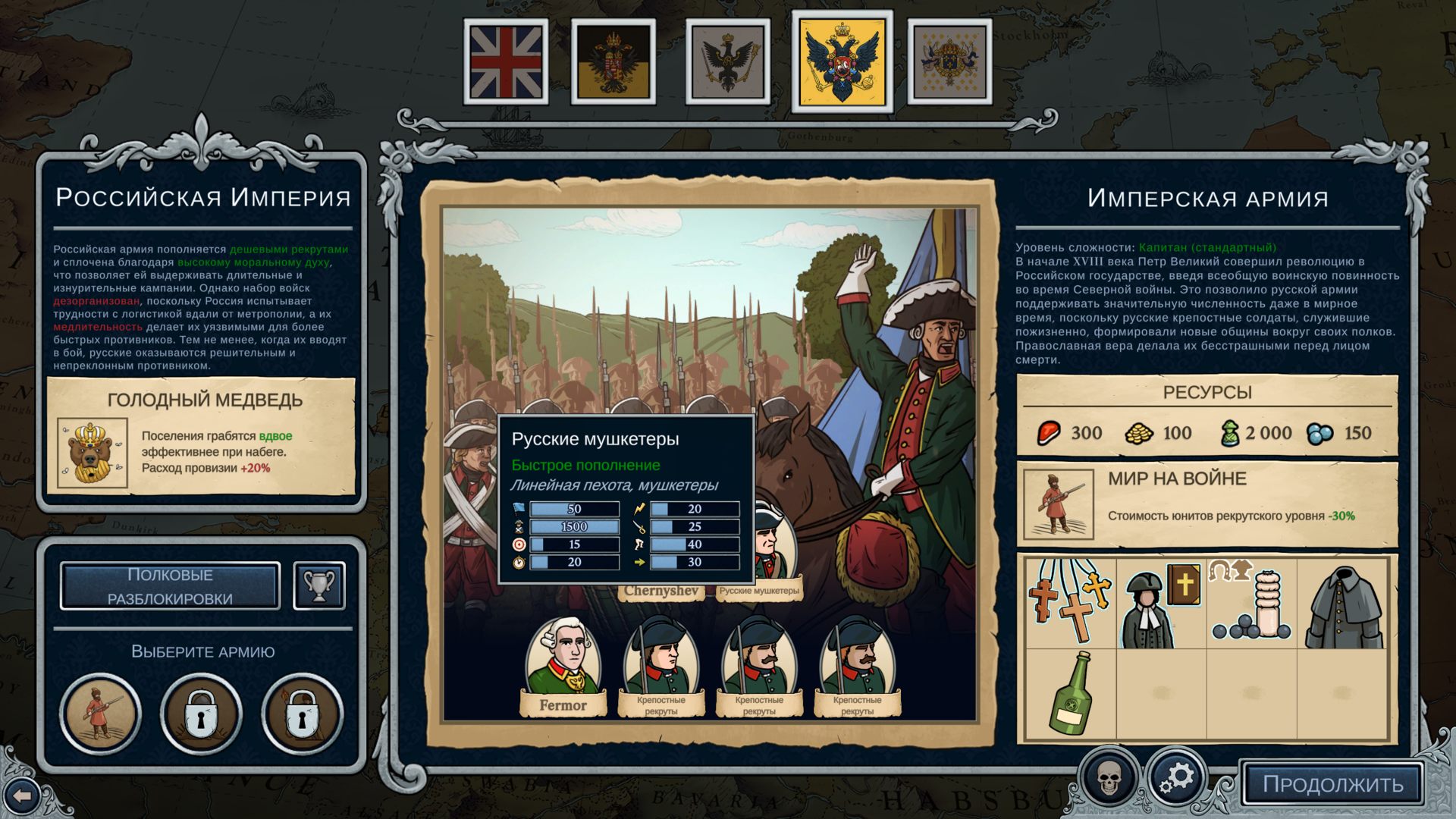
Task: Select the unlocked musketeer army portrait
Action: pos(100,714)
